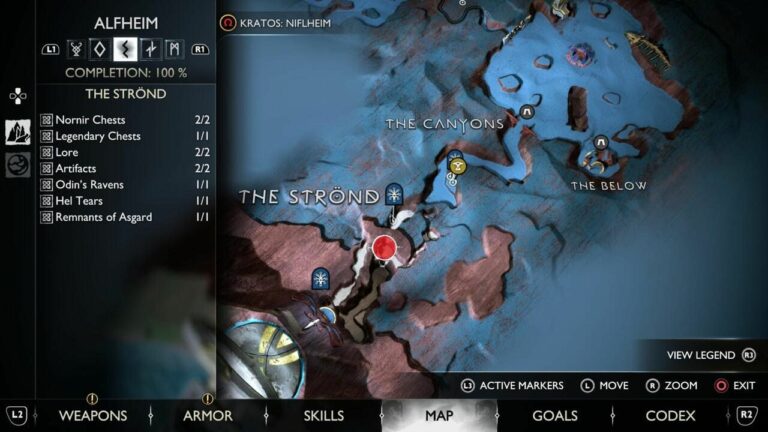
Task: Select the Map tab
Action: click(439, 415)
